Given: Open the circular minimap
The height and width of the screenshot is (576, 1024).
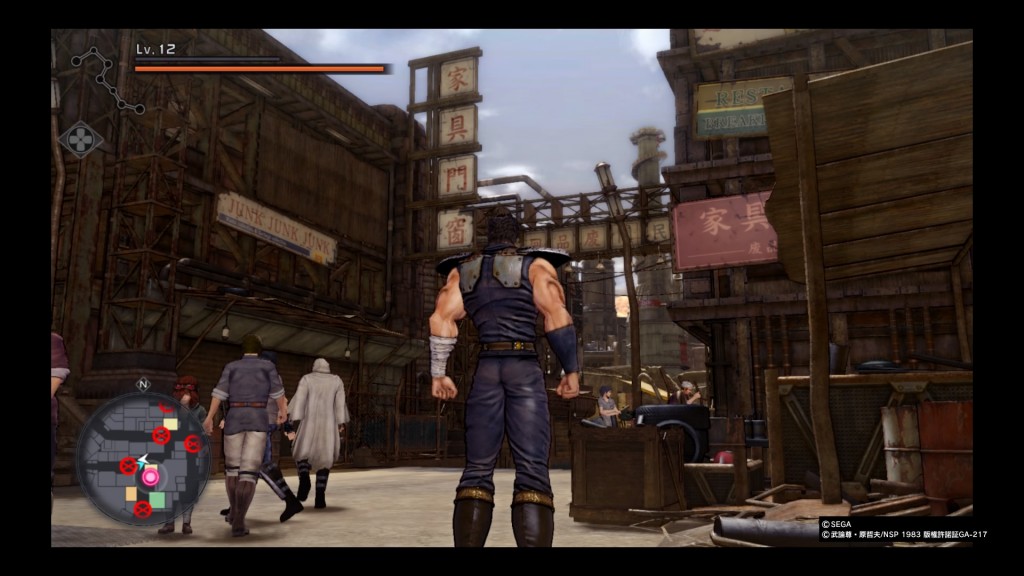Looking at the screenshot, I should pyautogui.click(x=144, y=457).
